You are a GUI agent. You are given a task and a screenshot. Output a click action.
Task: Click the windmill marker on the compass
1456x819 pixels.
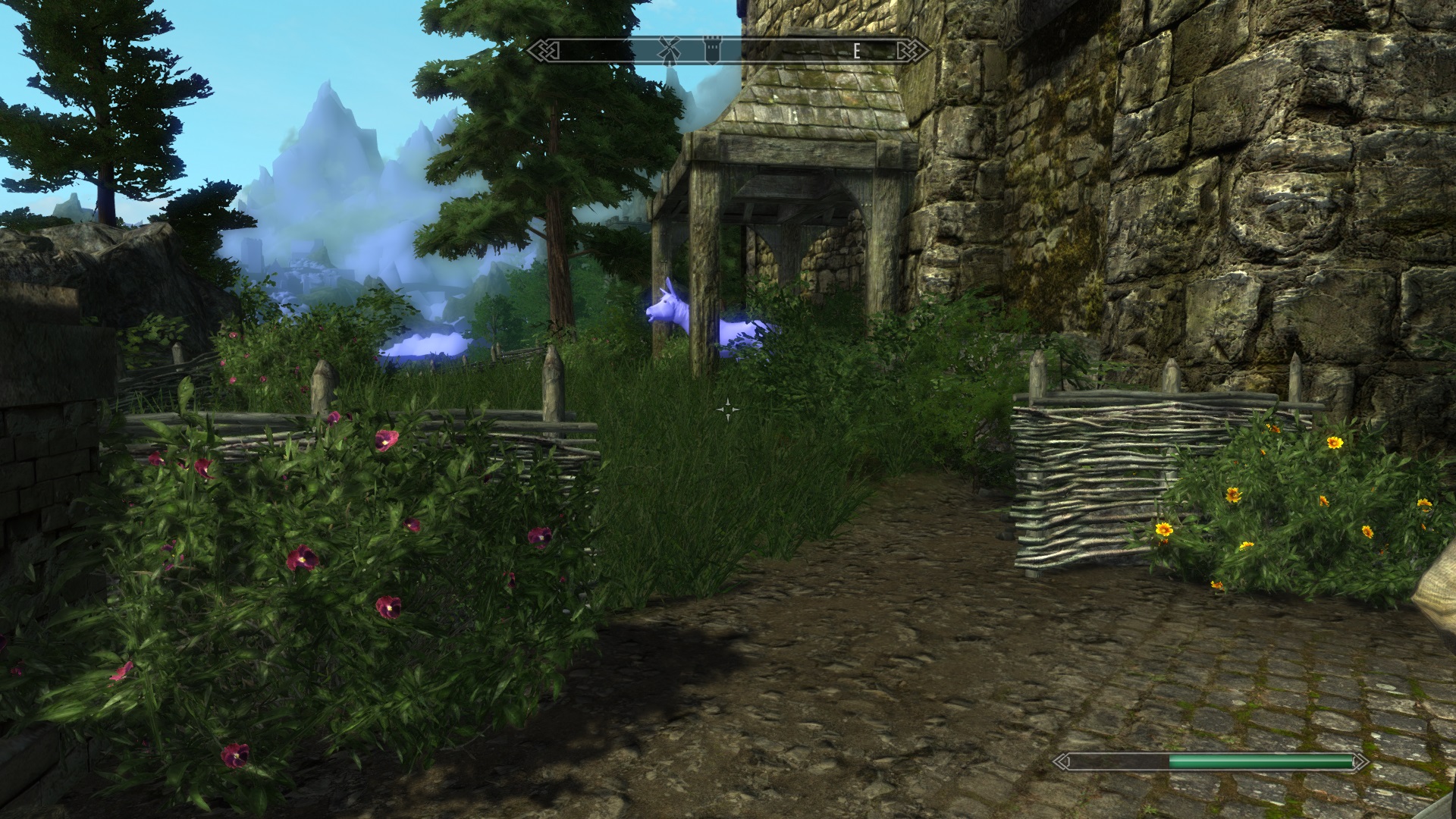coord(667,50)
